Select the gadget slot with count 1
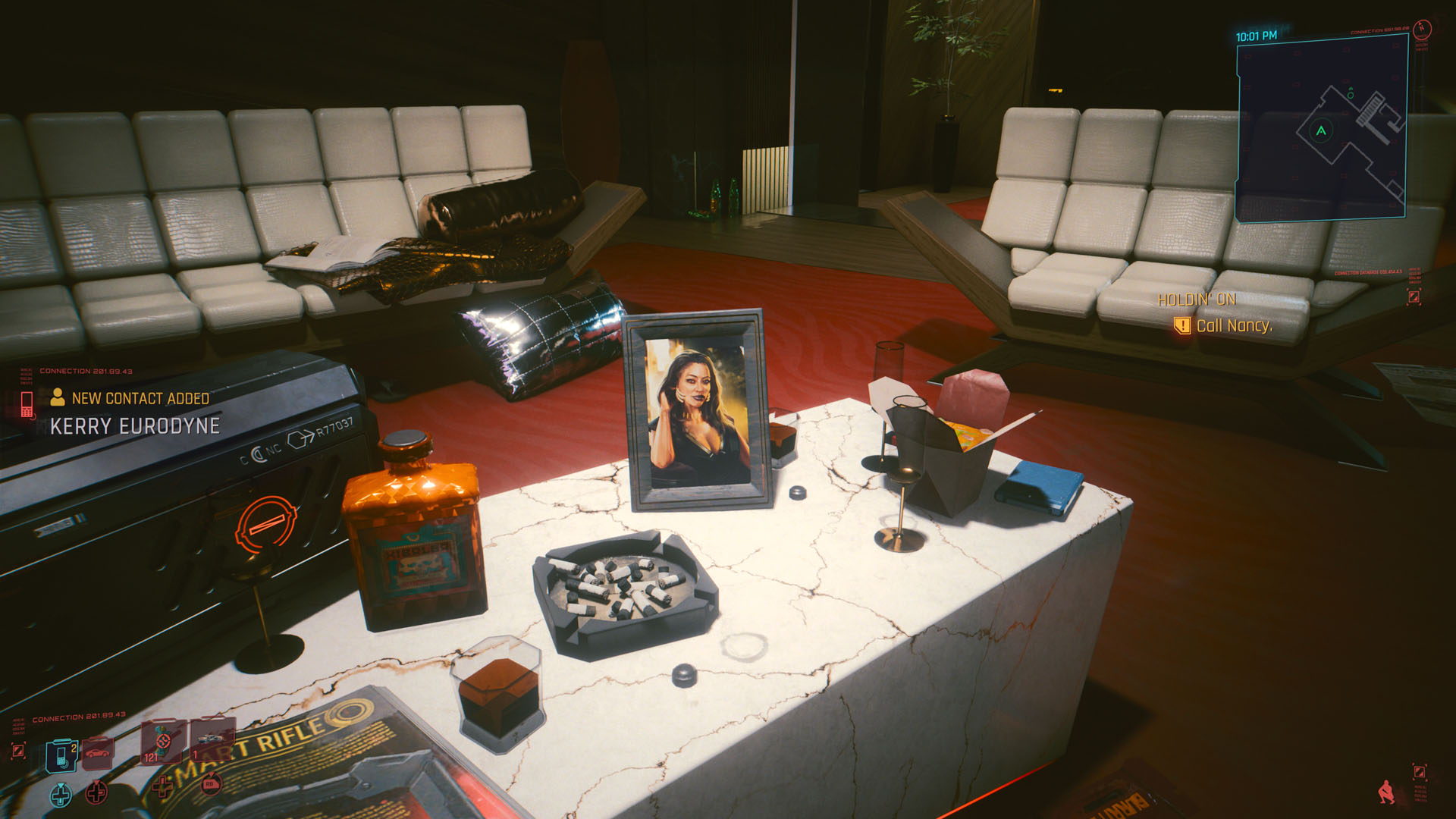 (x=212, y=739)
